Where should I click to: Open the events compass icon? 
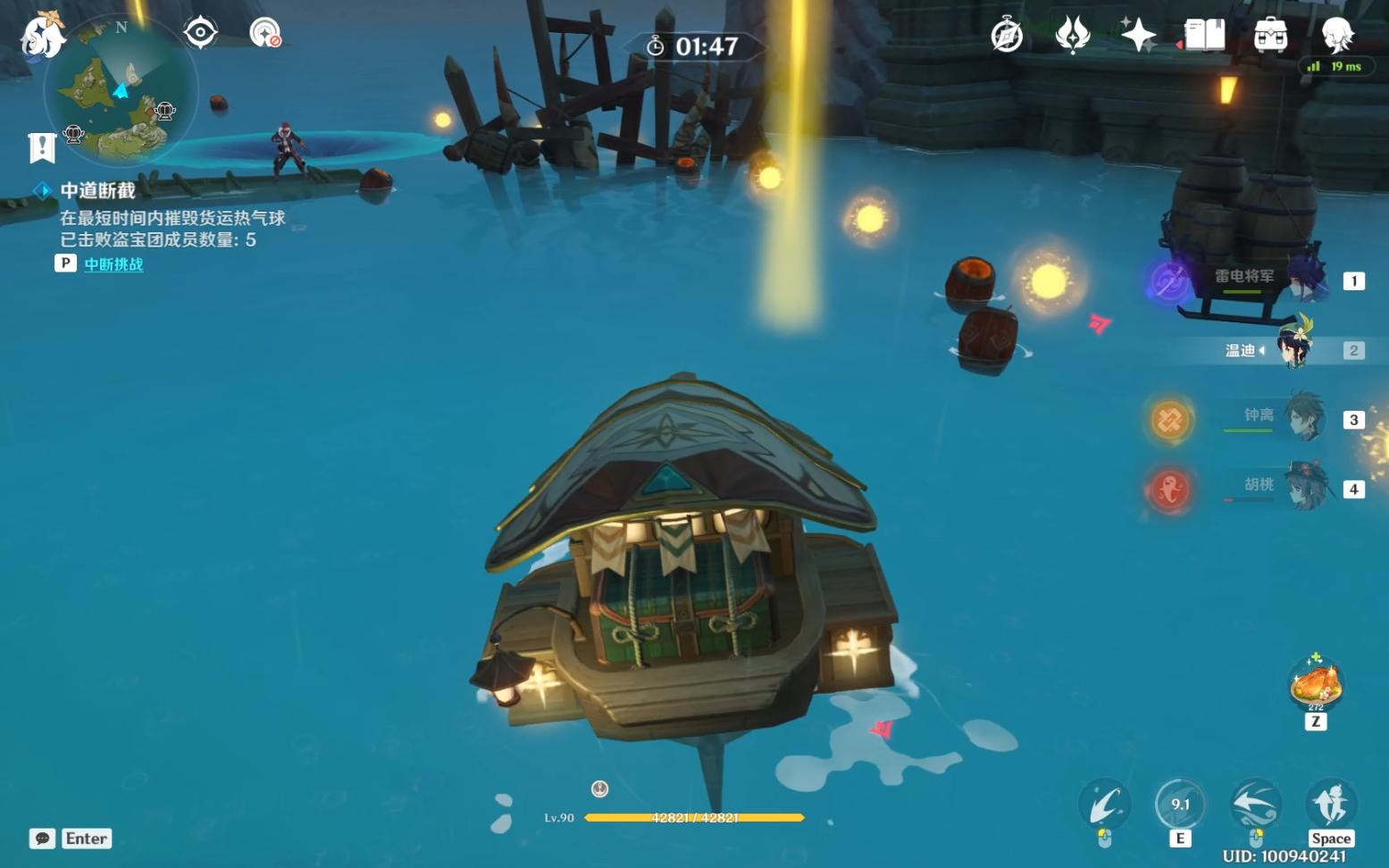coord(1007,36)
